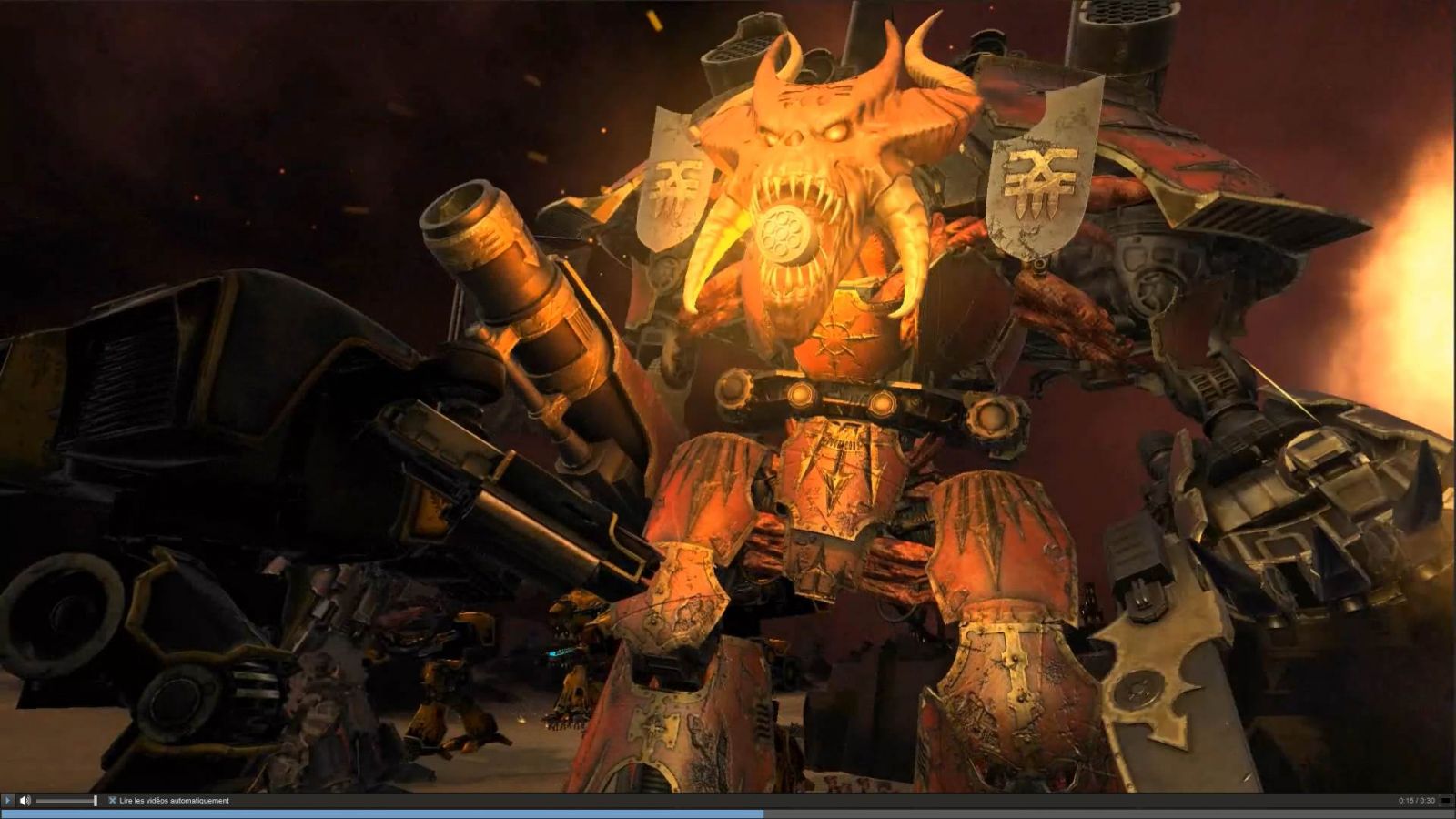Enter fullscreen with the video player button

[1445, 801]
